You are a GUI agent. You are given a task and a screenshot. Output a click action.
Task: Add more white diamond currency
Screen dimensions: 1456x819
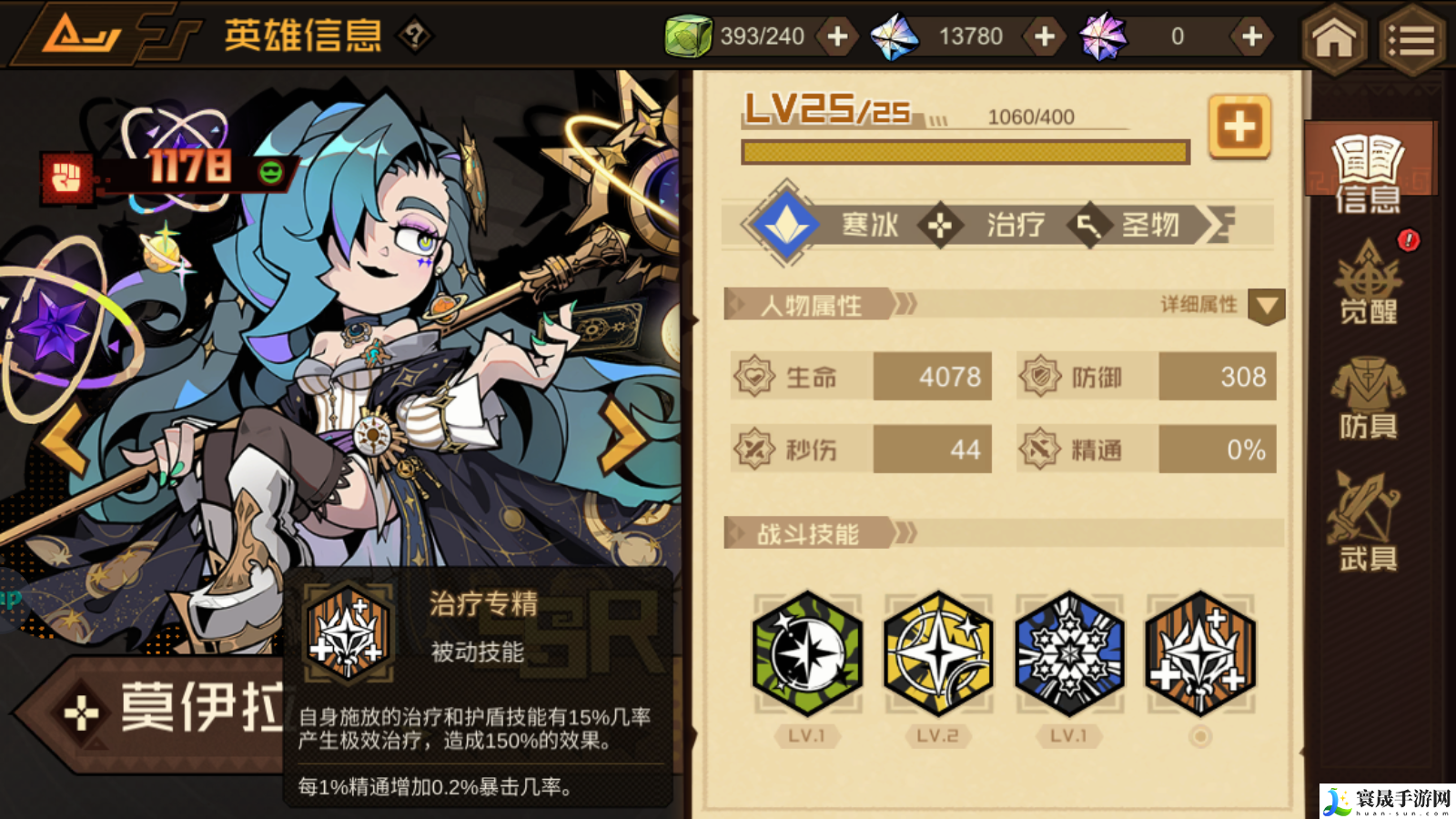1045,36
